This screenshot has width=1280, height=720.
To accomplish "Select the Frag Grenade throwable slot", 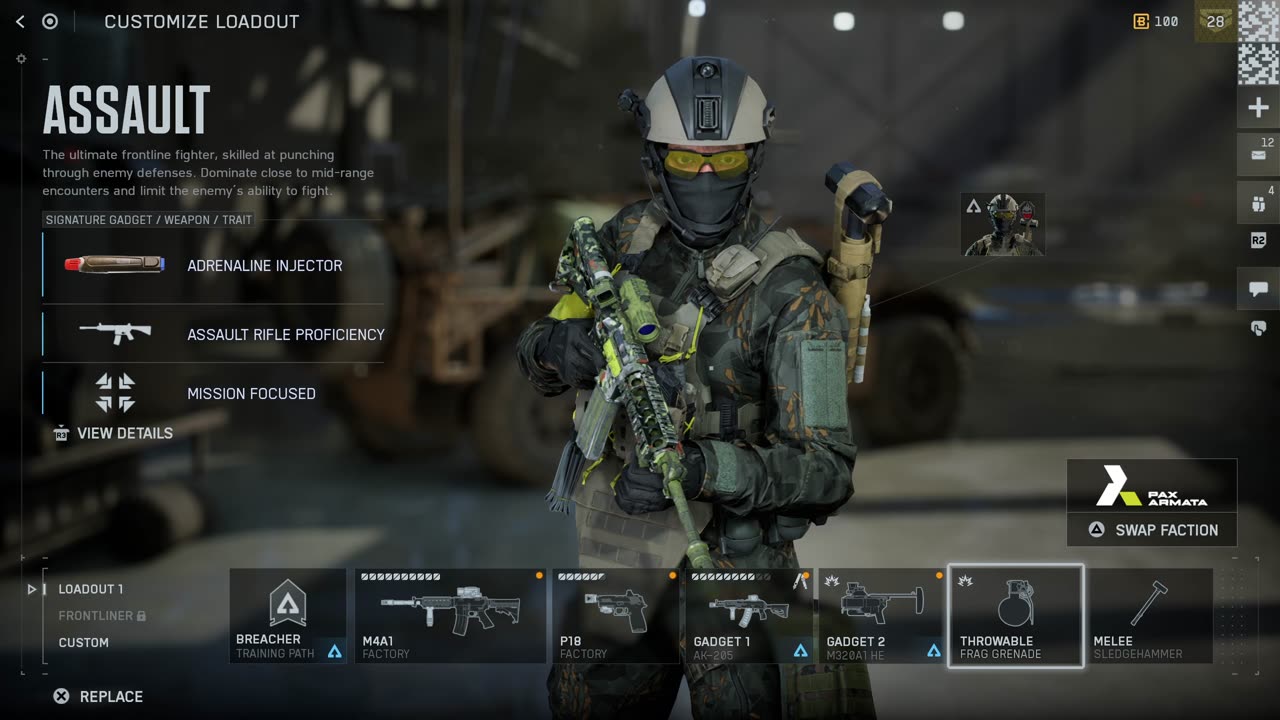I will (1015, 616).
